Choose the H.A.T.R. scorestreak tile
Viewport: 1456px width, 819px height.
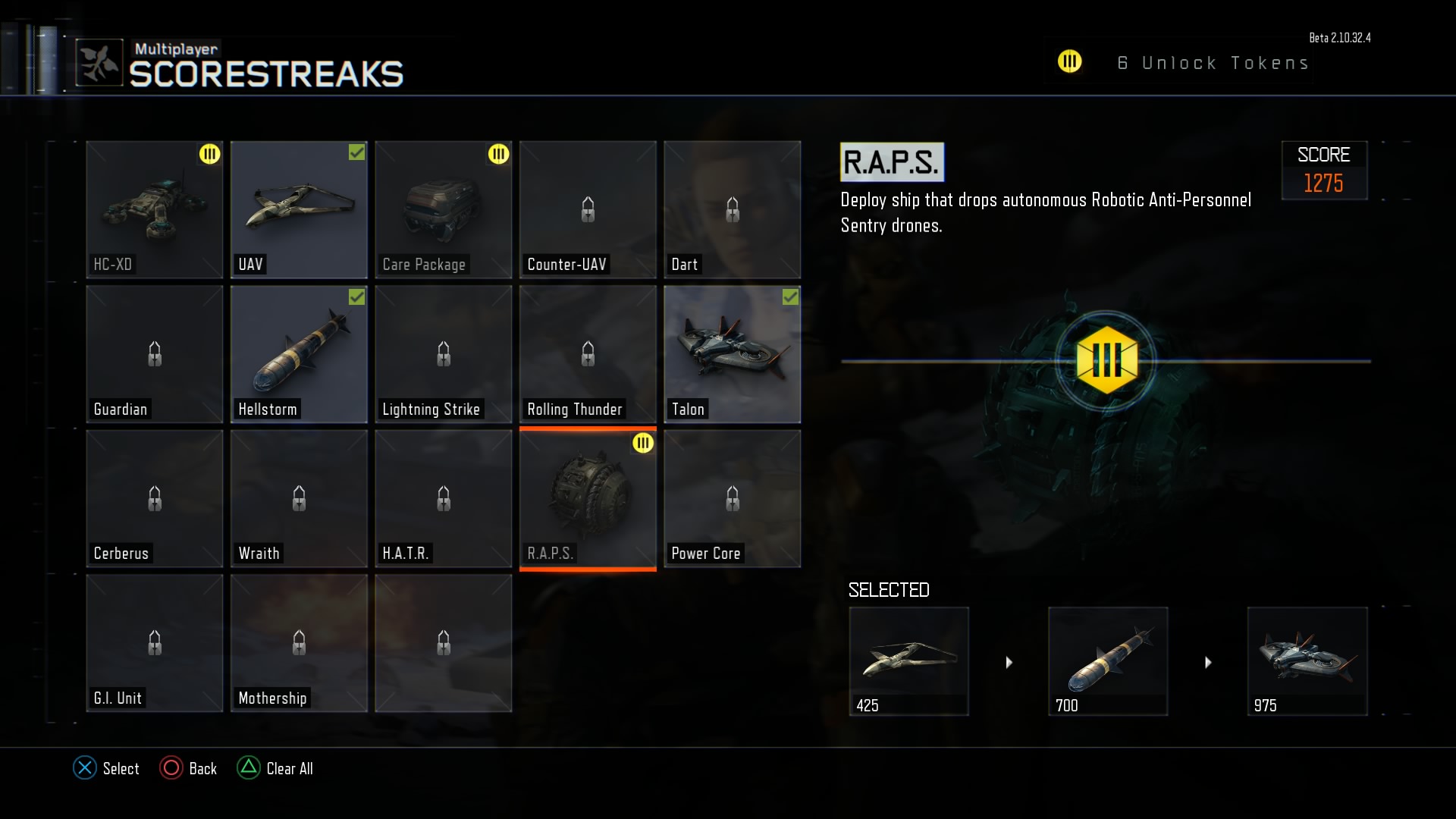[x=444, y=498]
